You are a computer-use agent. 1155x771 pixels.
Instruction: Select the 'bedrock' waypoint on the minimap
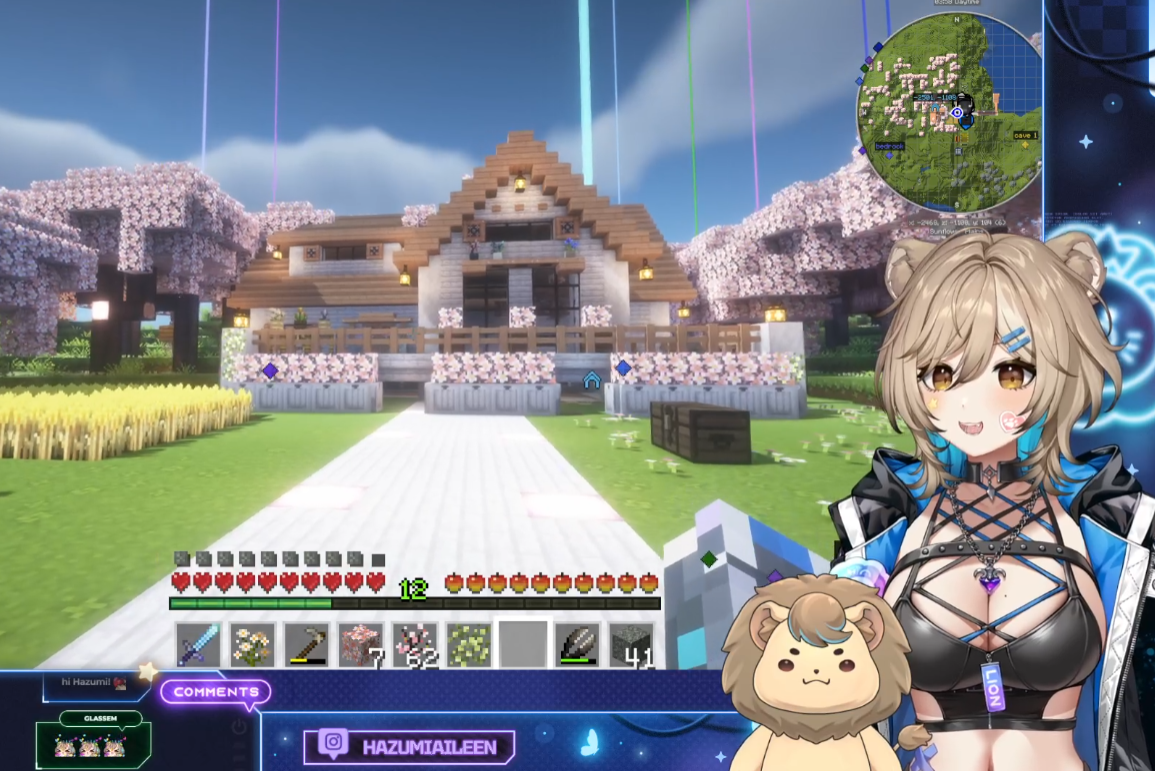[x=889, y=145]
